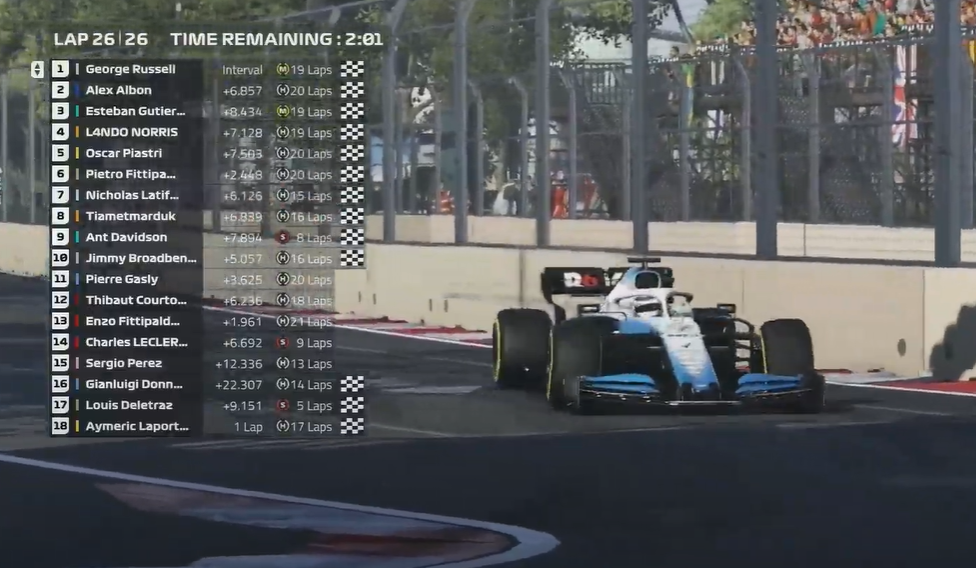Select Sergio Perez in the leaderboard

(123, 363)
